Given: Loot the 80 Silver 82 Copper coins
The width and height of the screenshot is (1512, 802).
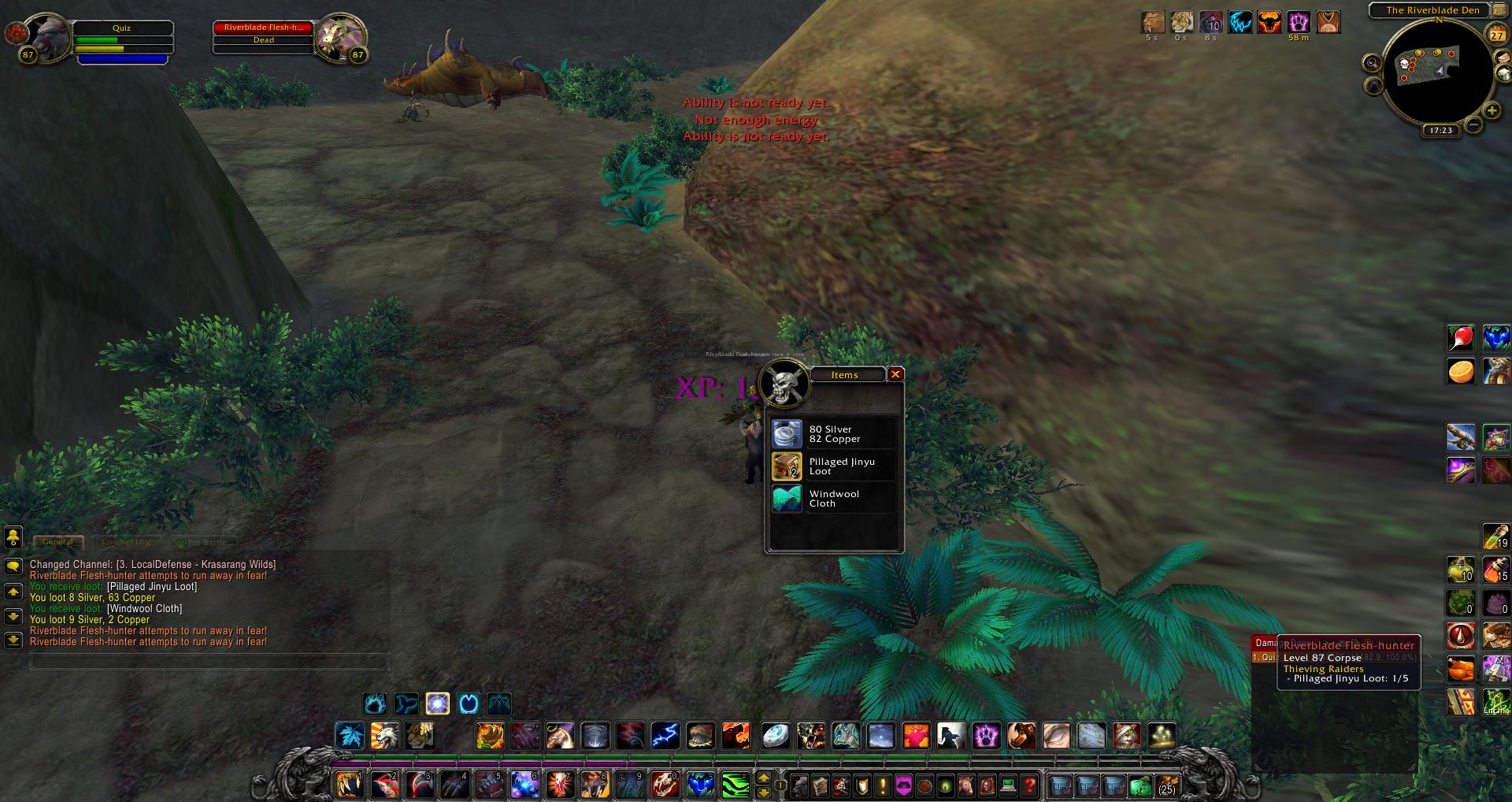Looking at the screenshot, I should [x=787, y=434].
